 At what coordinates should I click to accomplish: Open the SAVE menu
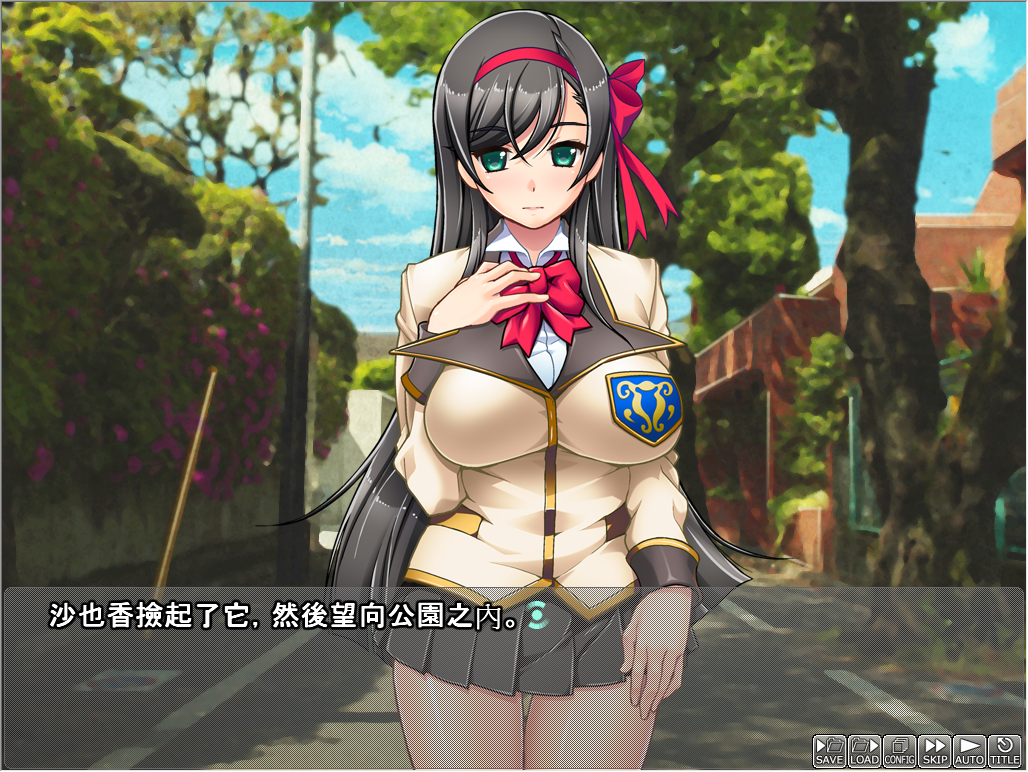tap(829, 751)
